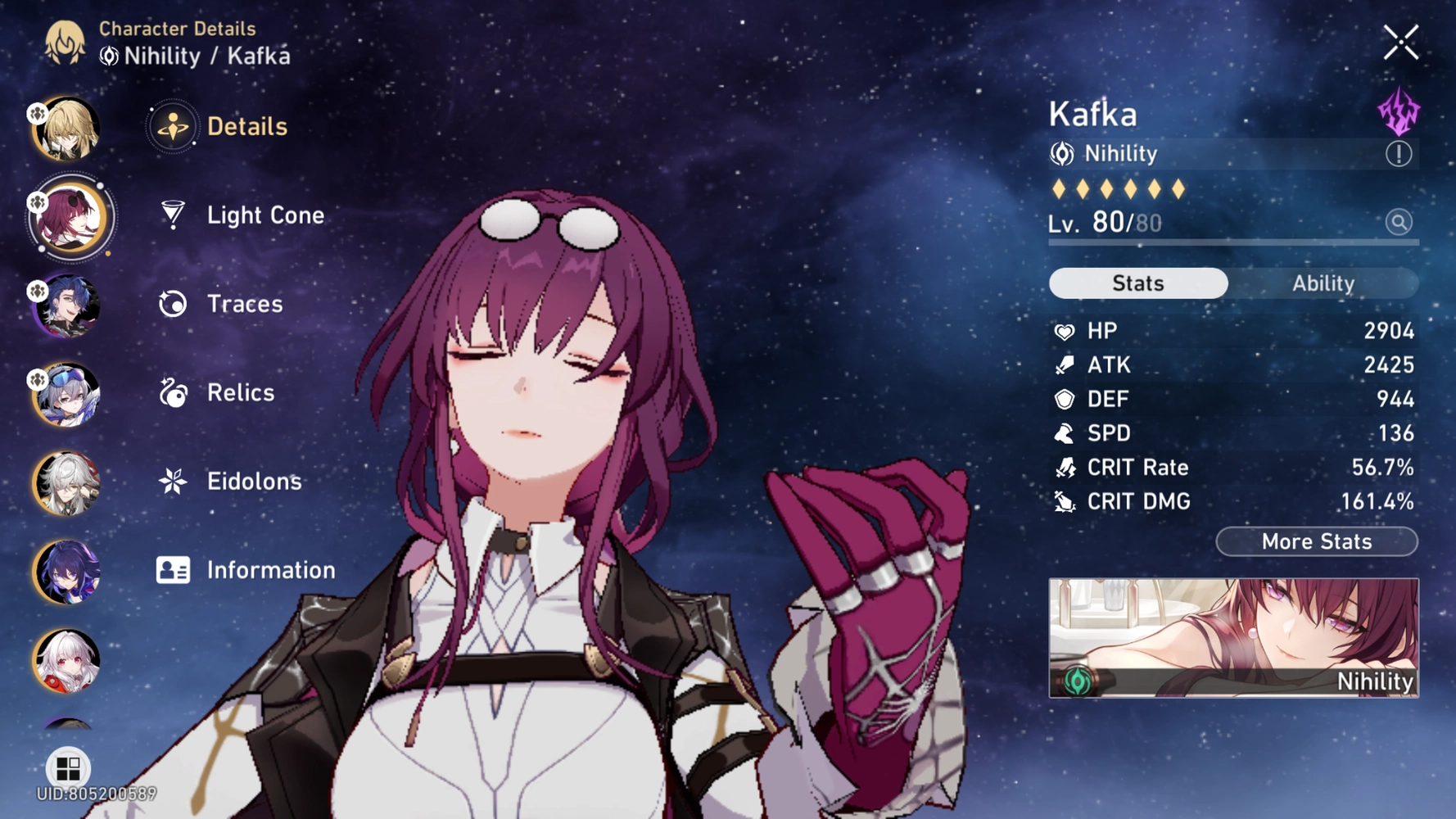1456x819 pixels.
Task: Open the Light Cone panel
Action: tap(264, 215)
